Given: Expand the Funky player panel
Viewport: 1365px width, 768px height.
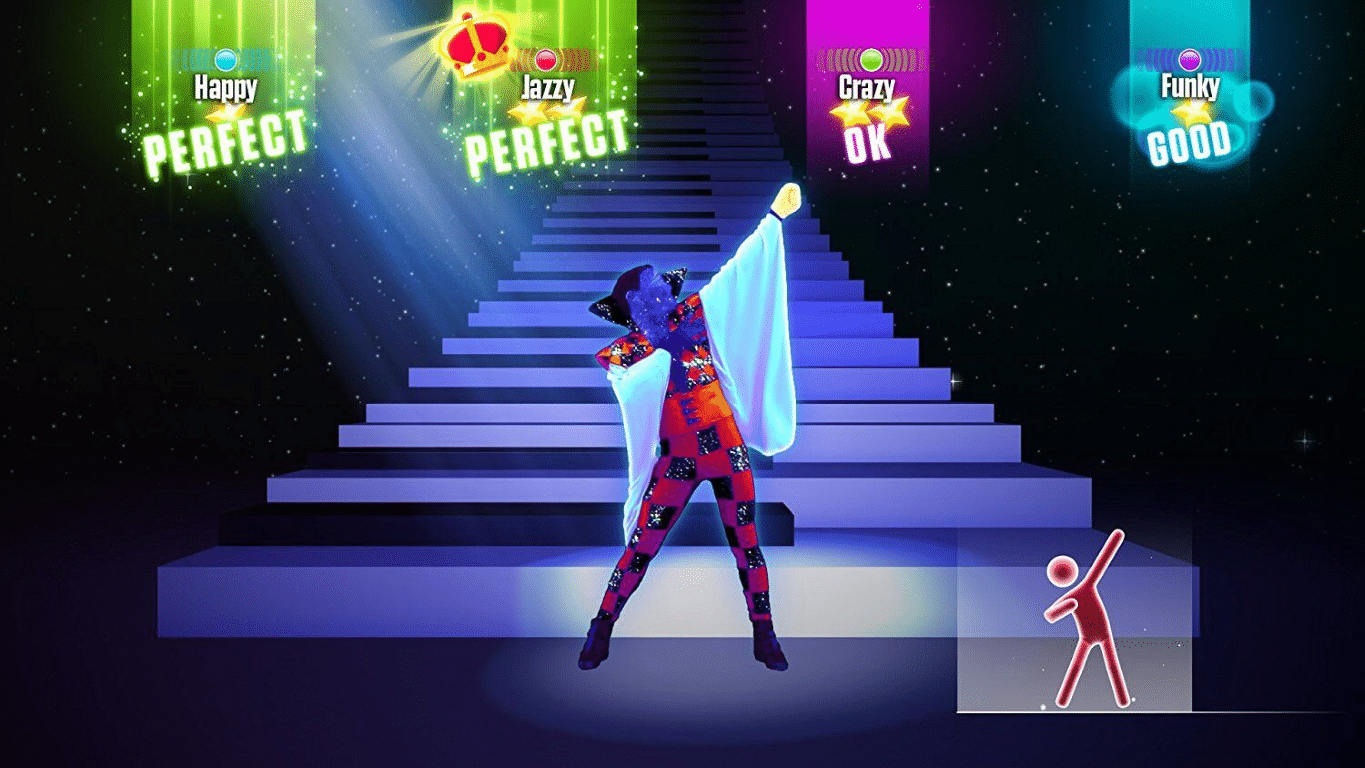Looking at the screenshot, I should click(x=1188, y=80).
